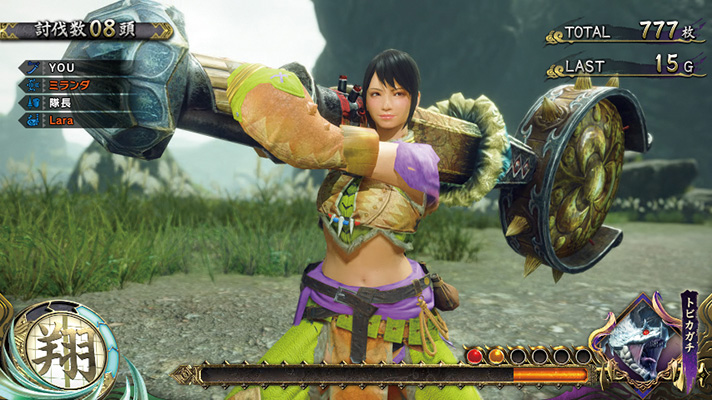The image size is (712, 400).
Task: Select the 隊長 party member row
Action: point(75,102)
